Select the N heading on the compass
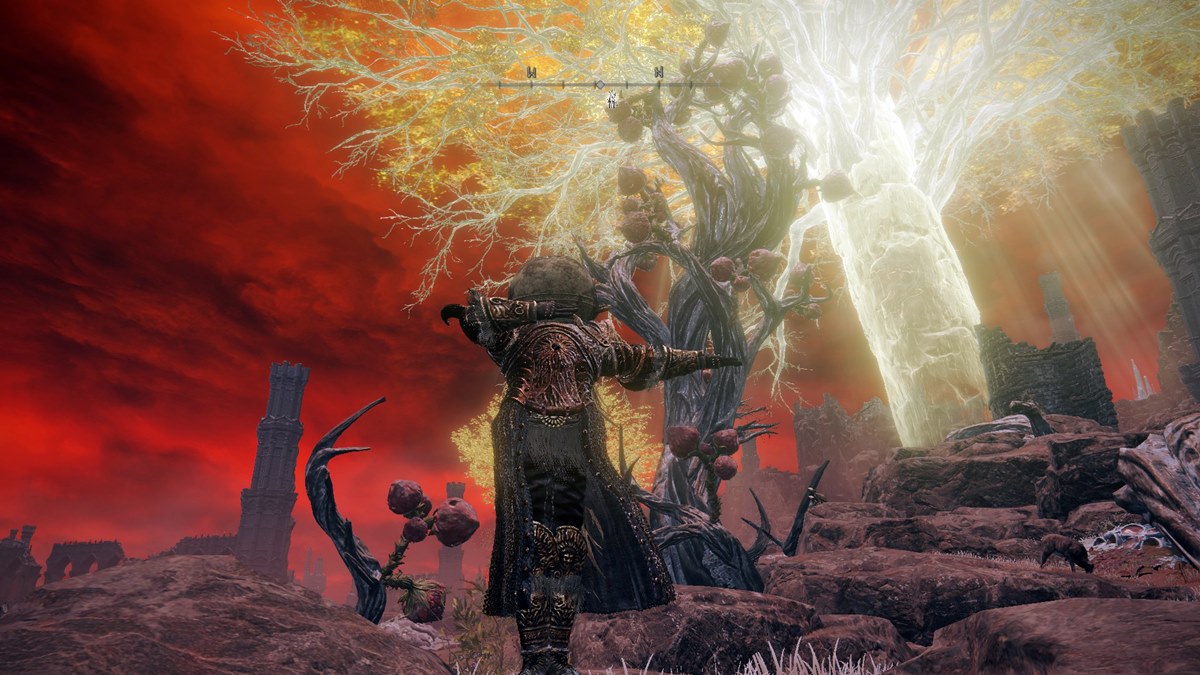This screenshot has height=675, width=1200. click(659, 72)
